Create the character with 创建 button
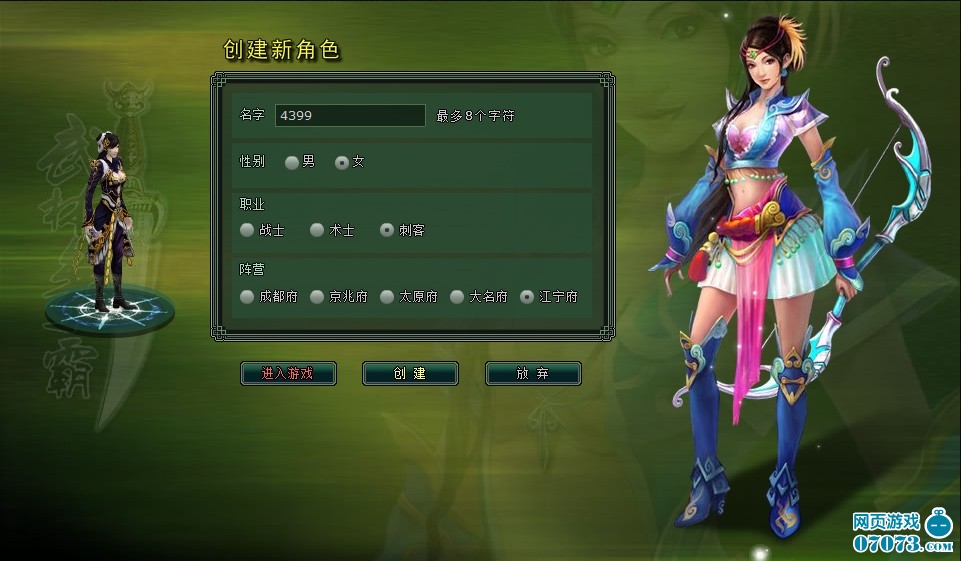The image size is (961, 561). (410, 374)
